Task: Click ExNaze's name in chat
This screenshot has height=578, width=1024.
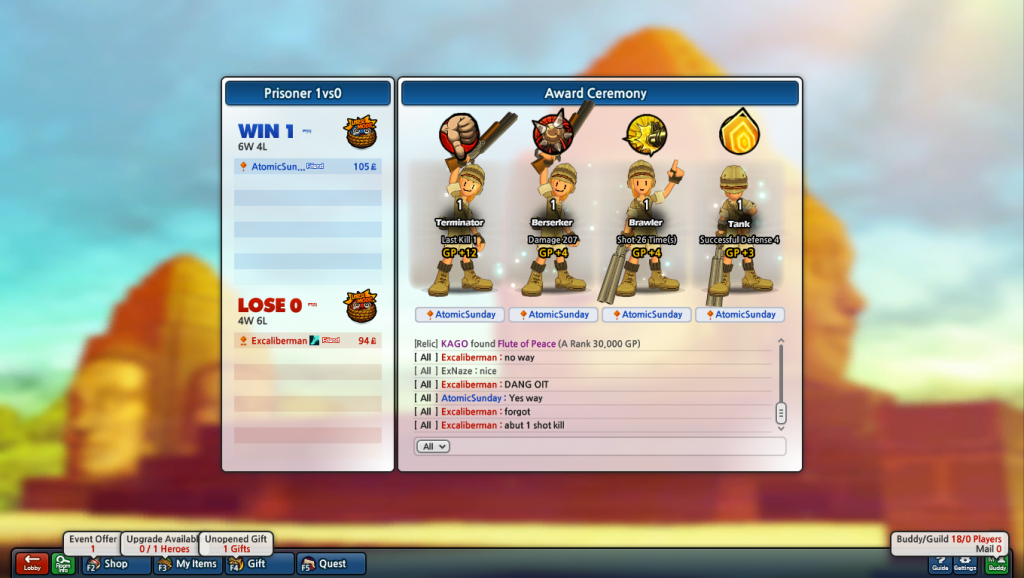Action: 457,371
